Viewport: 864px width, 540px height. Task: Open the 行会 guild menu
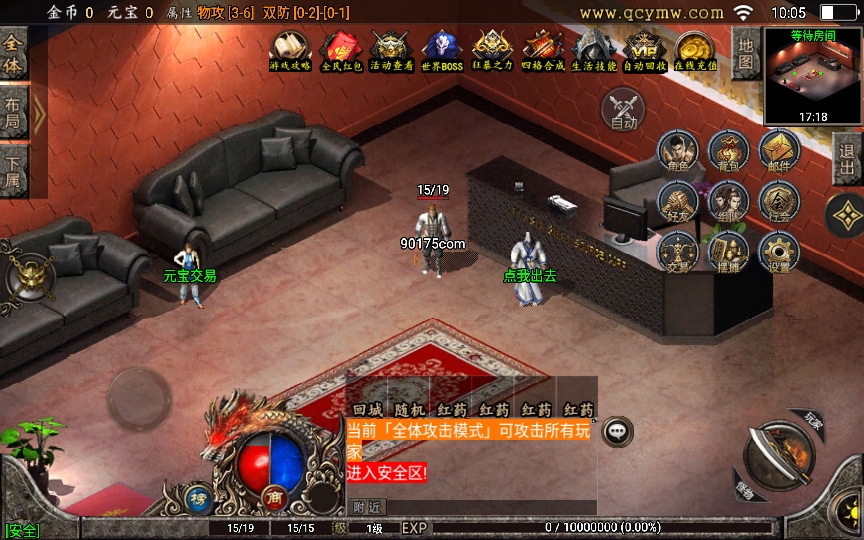click(x=779, y=202)
